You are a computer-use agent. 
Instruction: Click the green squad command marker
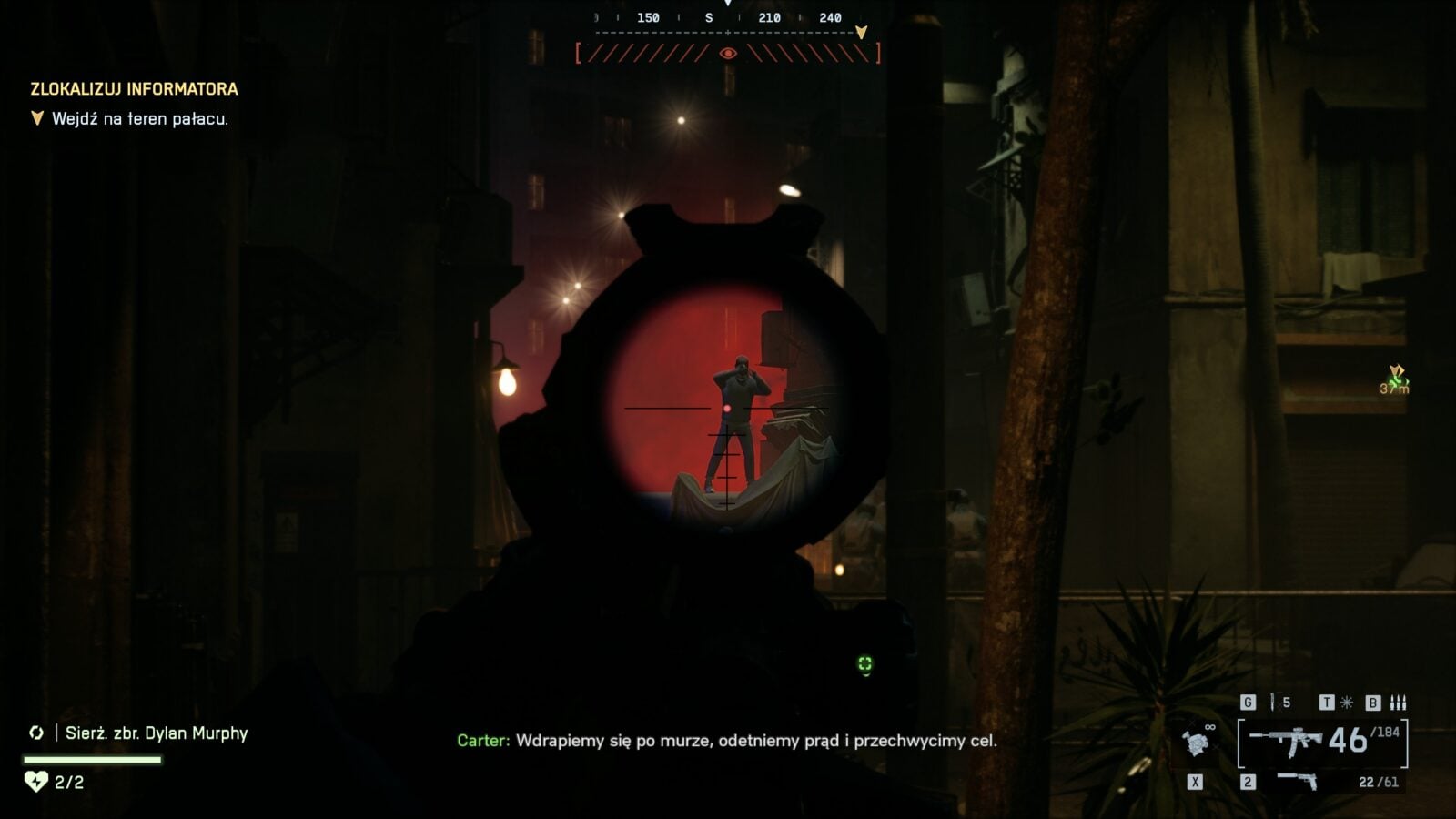click(864, 664)
